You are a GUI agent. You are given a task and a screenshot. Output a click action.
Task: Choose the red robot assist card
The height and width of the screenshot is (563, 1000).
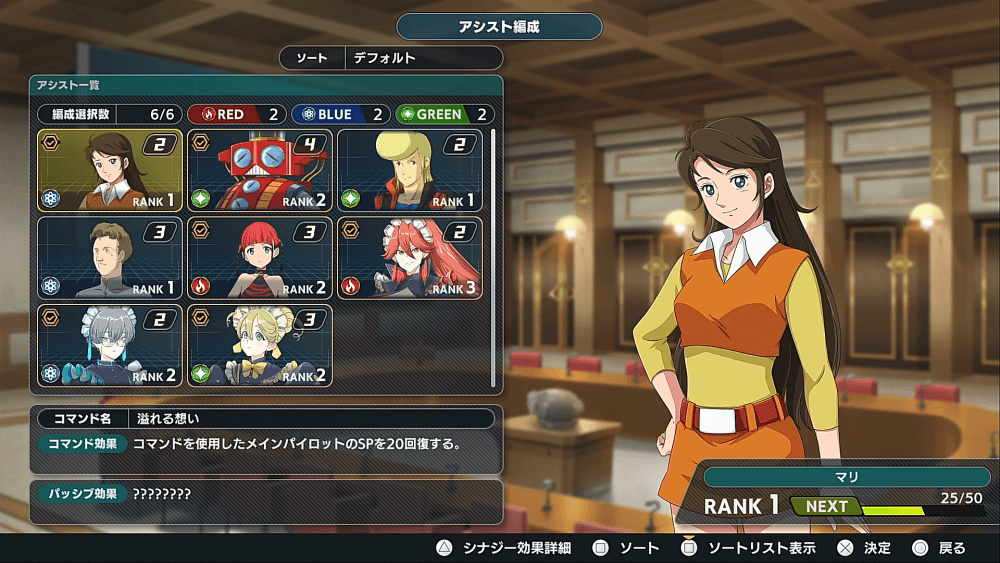(x=260, y=170)
